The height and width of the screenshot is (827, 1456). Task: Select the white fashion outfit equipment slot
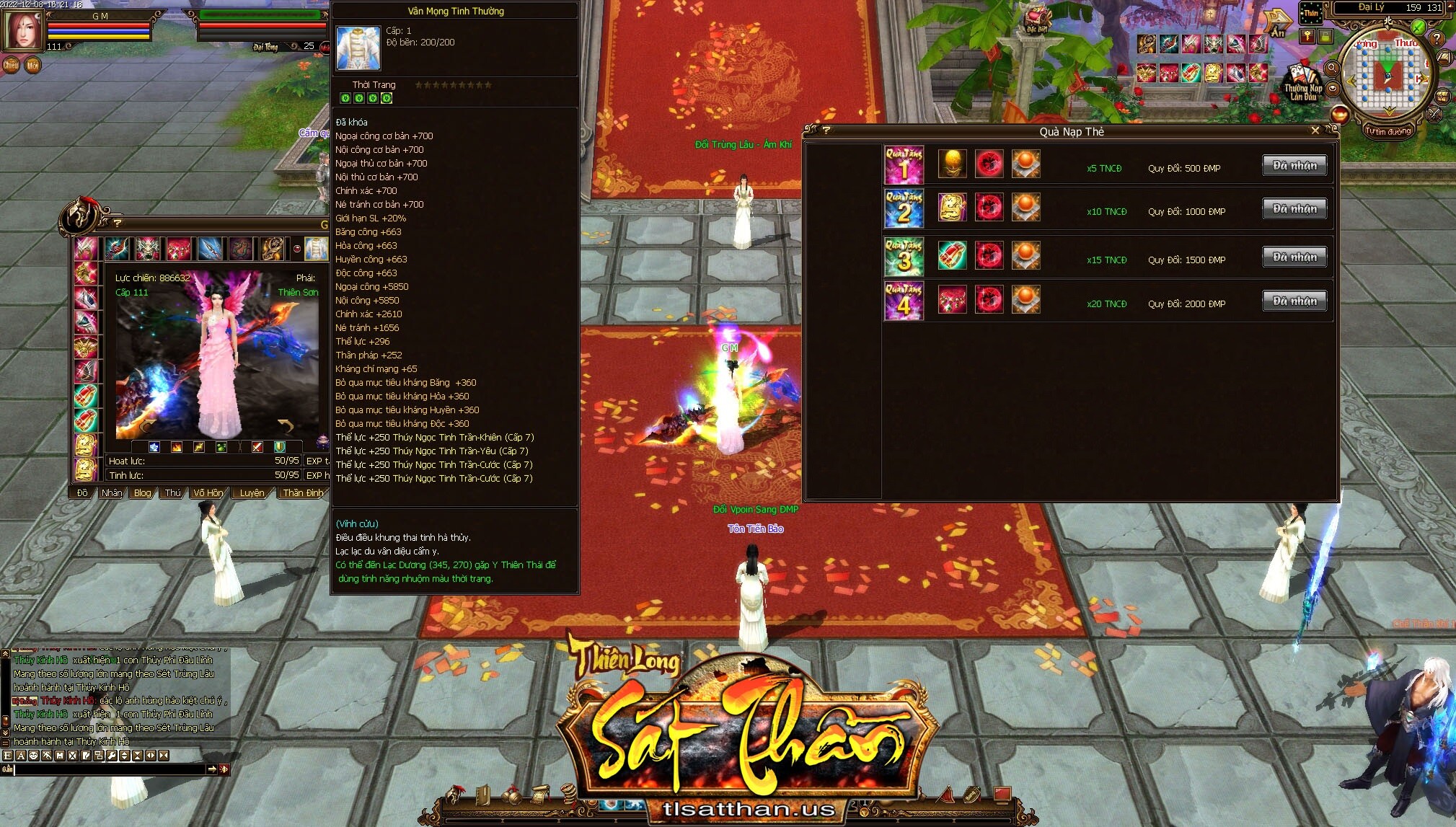coord(315,249)
